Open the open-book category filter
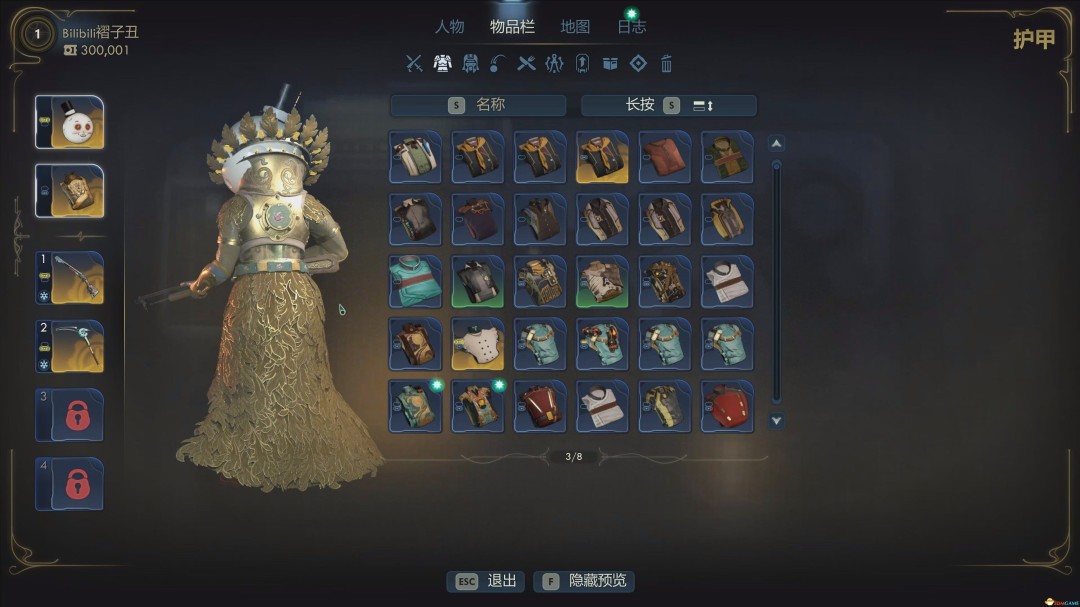The width and height of the screenshot is (1080, 607). (x=610, y=64)
